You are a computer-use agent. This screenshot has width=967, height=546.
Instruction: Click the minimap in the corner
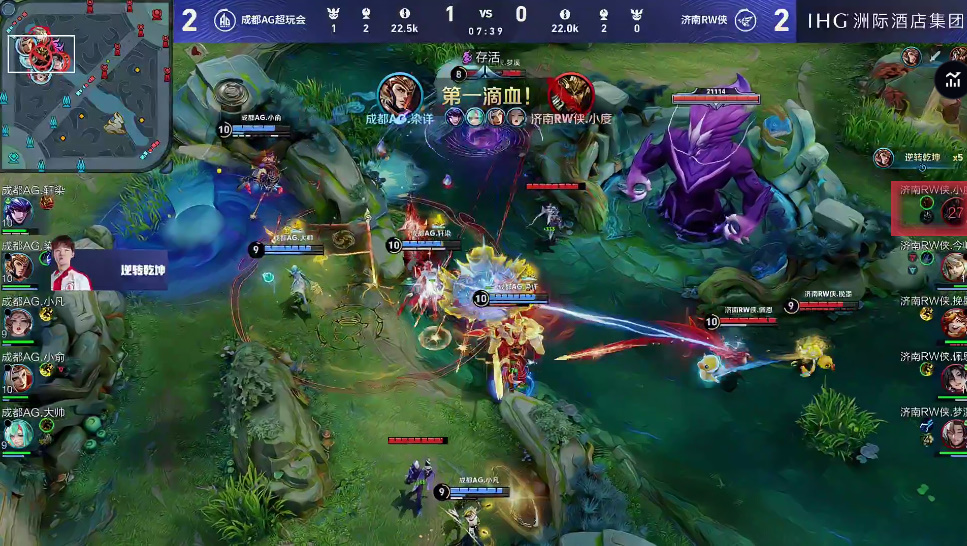point(85,85)
